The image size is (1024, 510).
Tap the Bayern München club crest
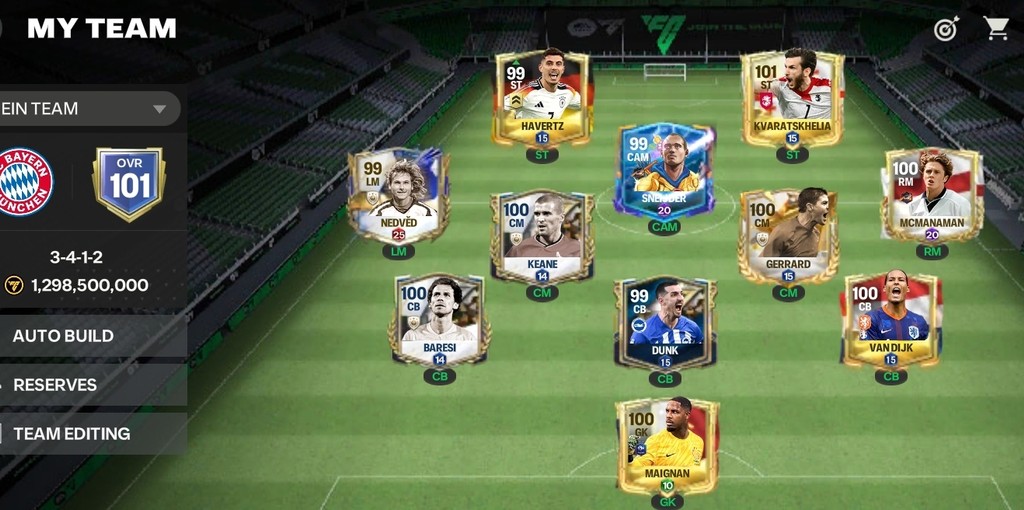pos(25,182)
